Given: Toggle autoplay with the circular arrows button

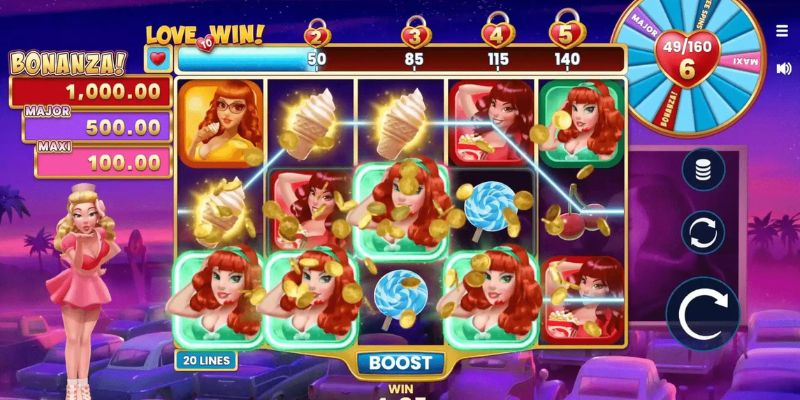Looking at the screenshot, I should [x=703, y=232].
